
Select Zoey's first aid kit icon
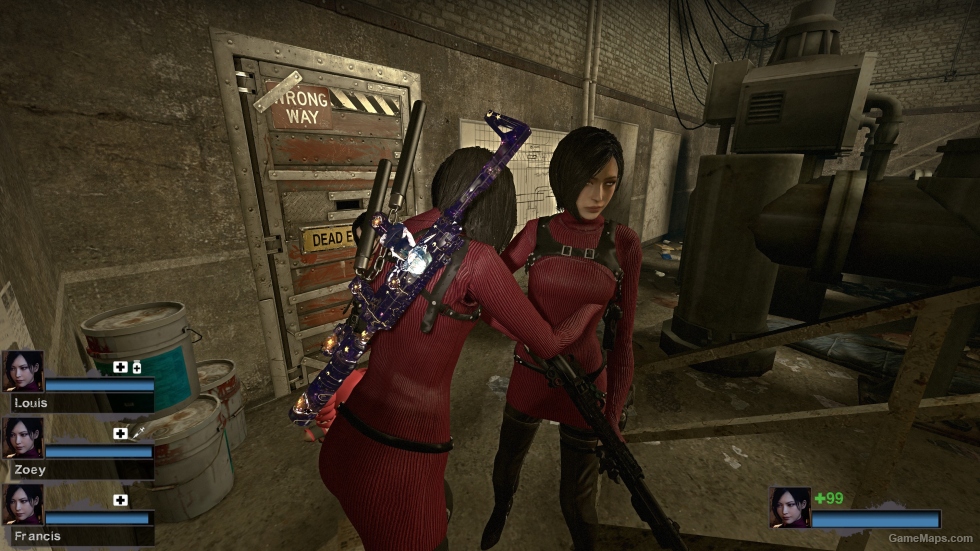tap(120, 434)
